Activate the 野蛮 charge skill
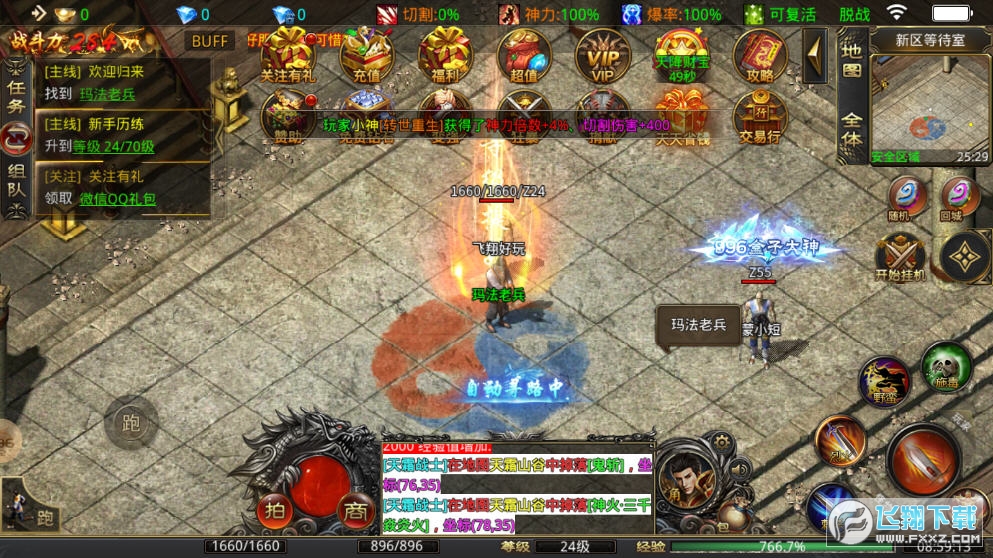This screenshot has width=993, height=558. coord(885,380)
